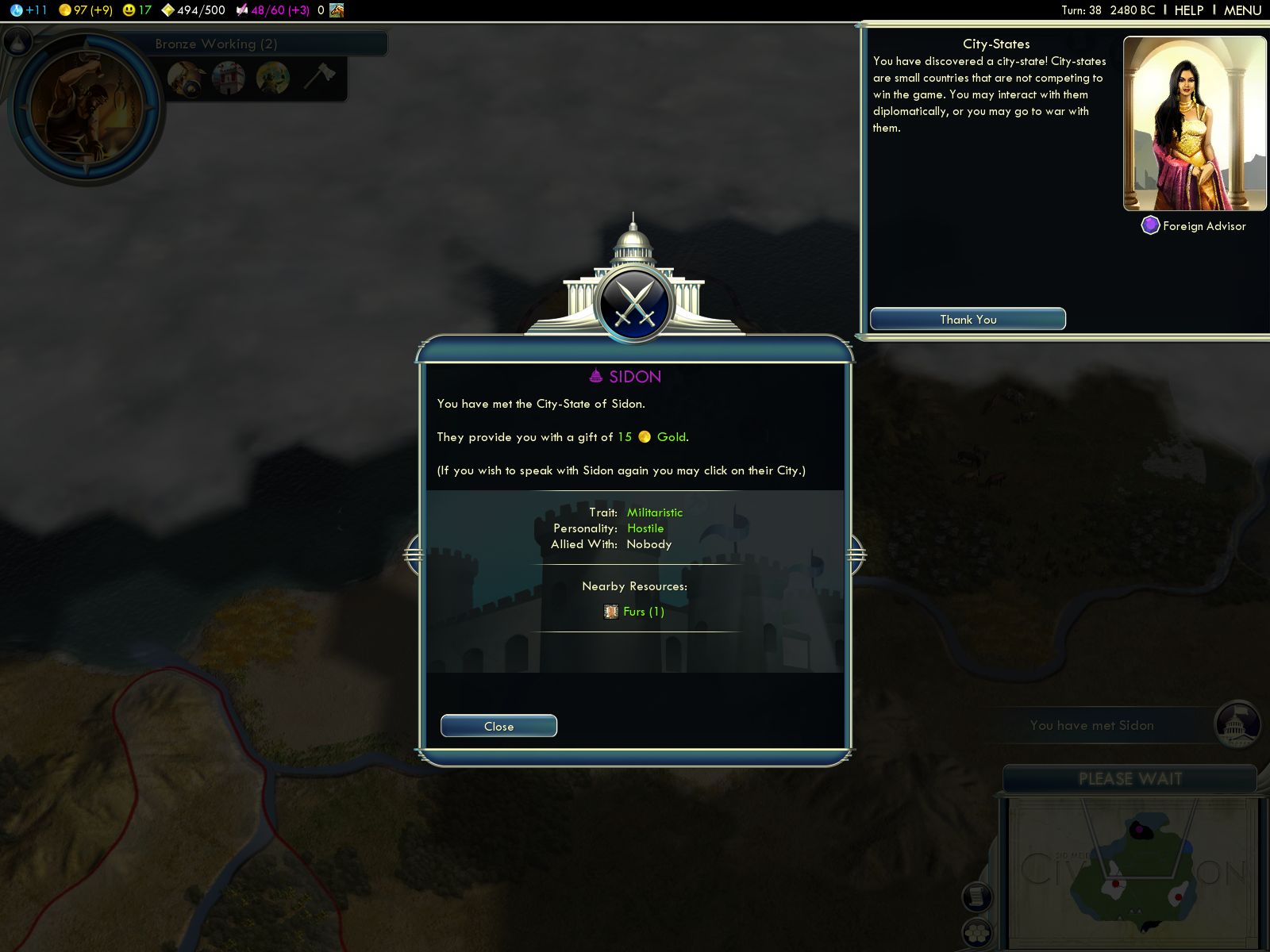Click the science per turn indicator

(29, 10)
